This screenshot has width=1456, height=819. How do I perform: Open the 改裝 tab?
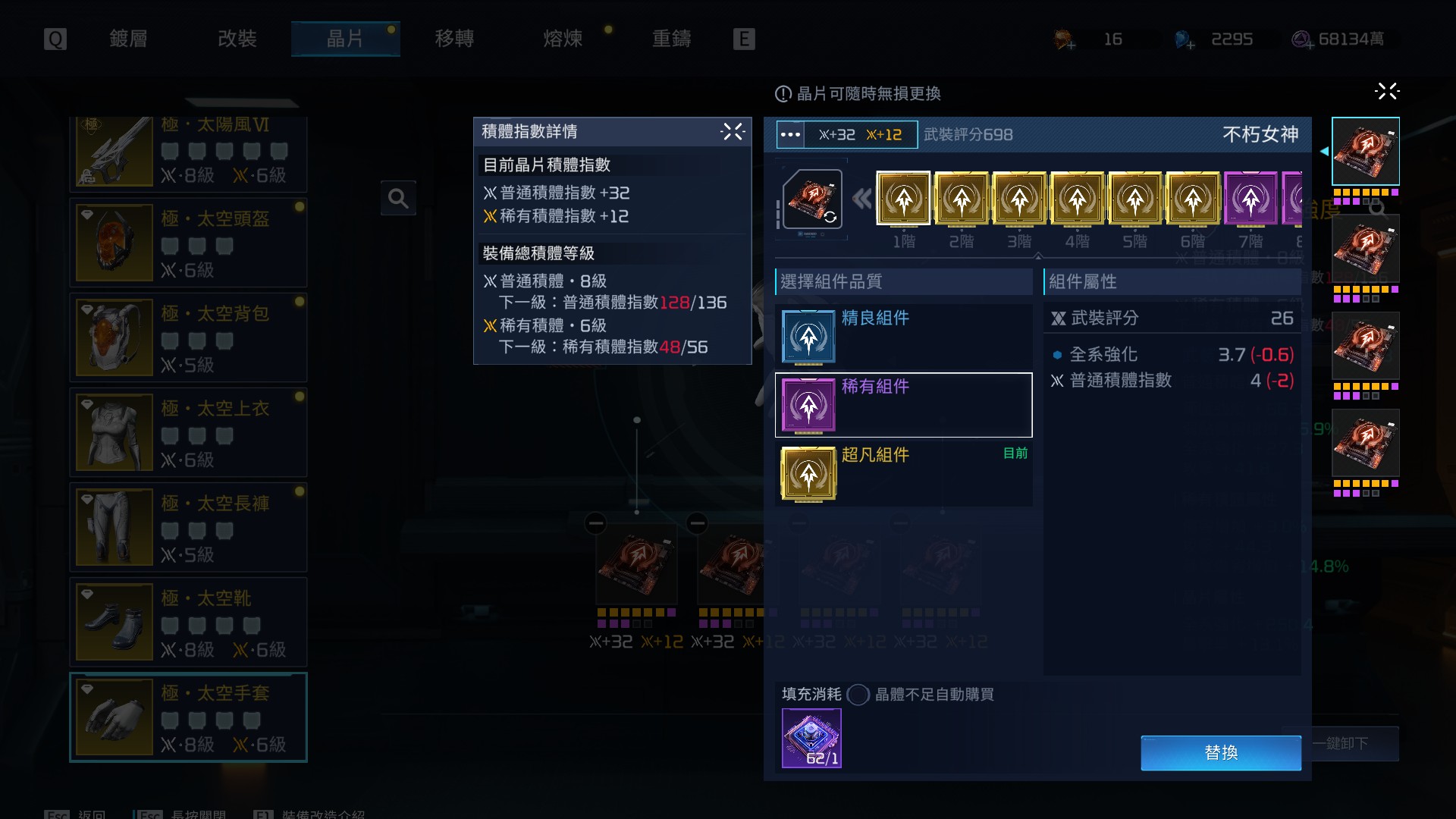[237, 39]
